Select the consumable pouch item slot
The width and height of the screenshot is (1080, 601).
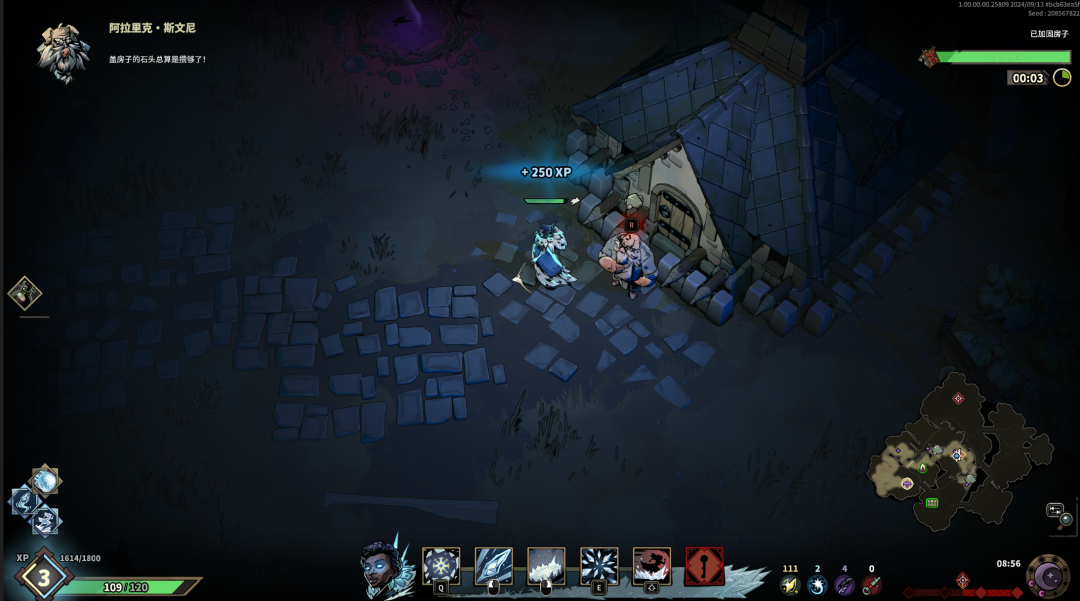pos(25,293)
